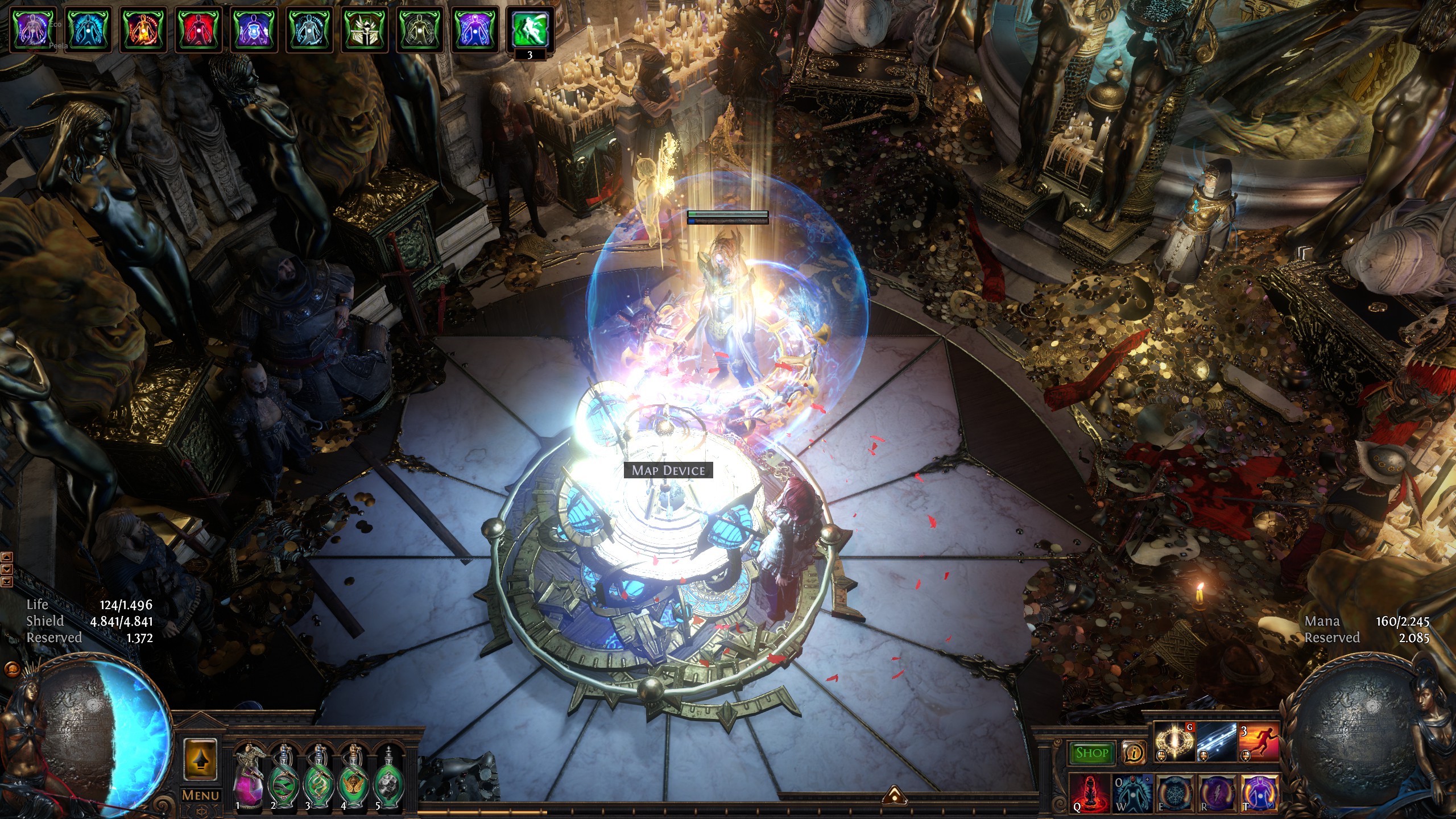Select the fiery orange aura buff icon
This screenshot has width=1456, height=819.
144,28
